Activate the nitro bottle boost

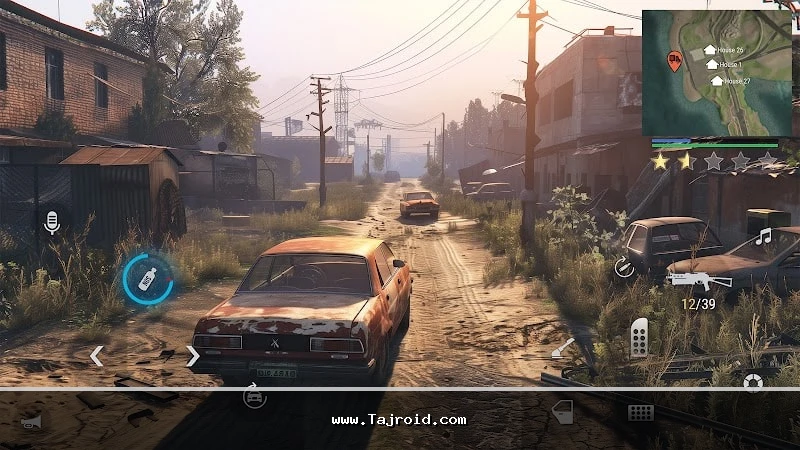[147, 278]
